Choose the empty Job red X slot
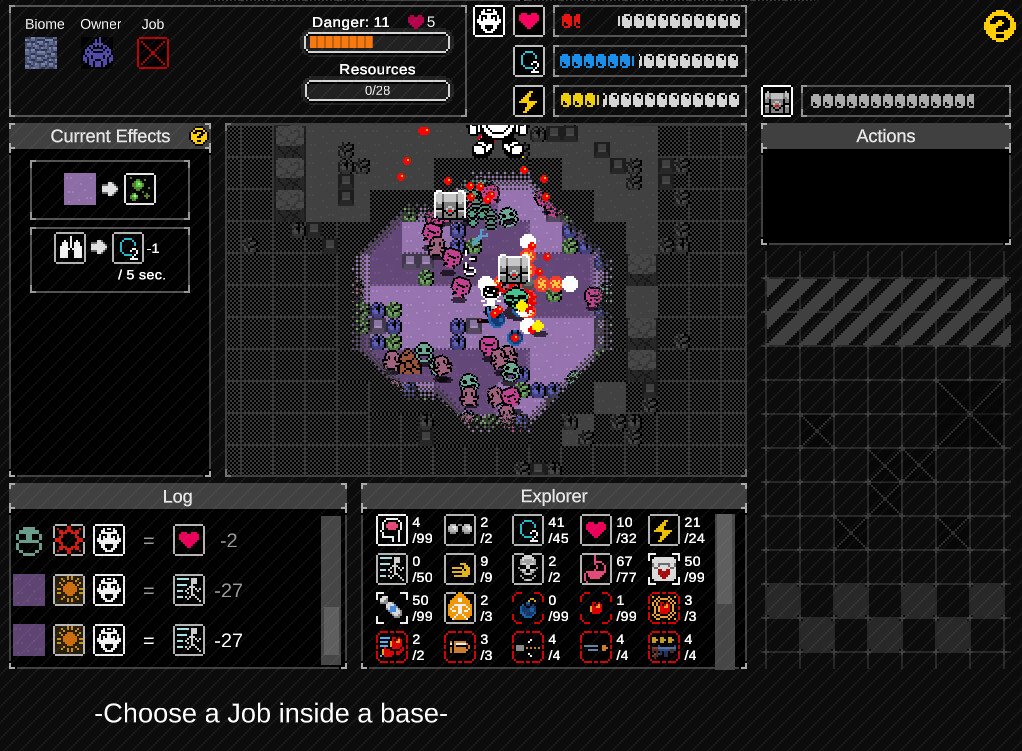This screenshot has width=1022, height=751. (x=152, y=52)
